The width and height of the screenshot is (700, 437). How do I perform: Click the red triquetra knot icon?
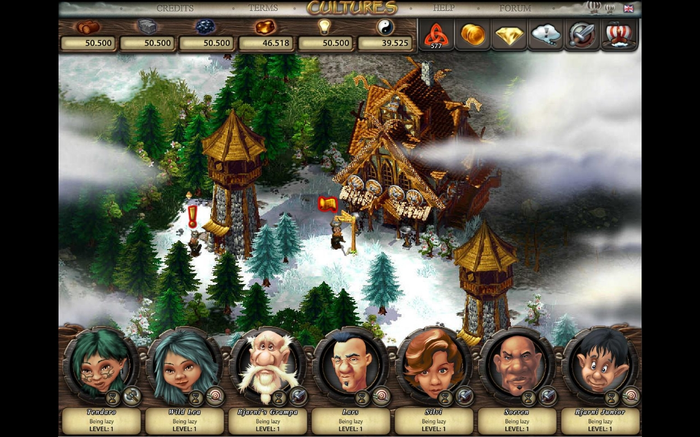(x=435, y=35)
